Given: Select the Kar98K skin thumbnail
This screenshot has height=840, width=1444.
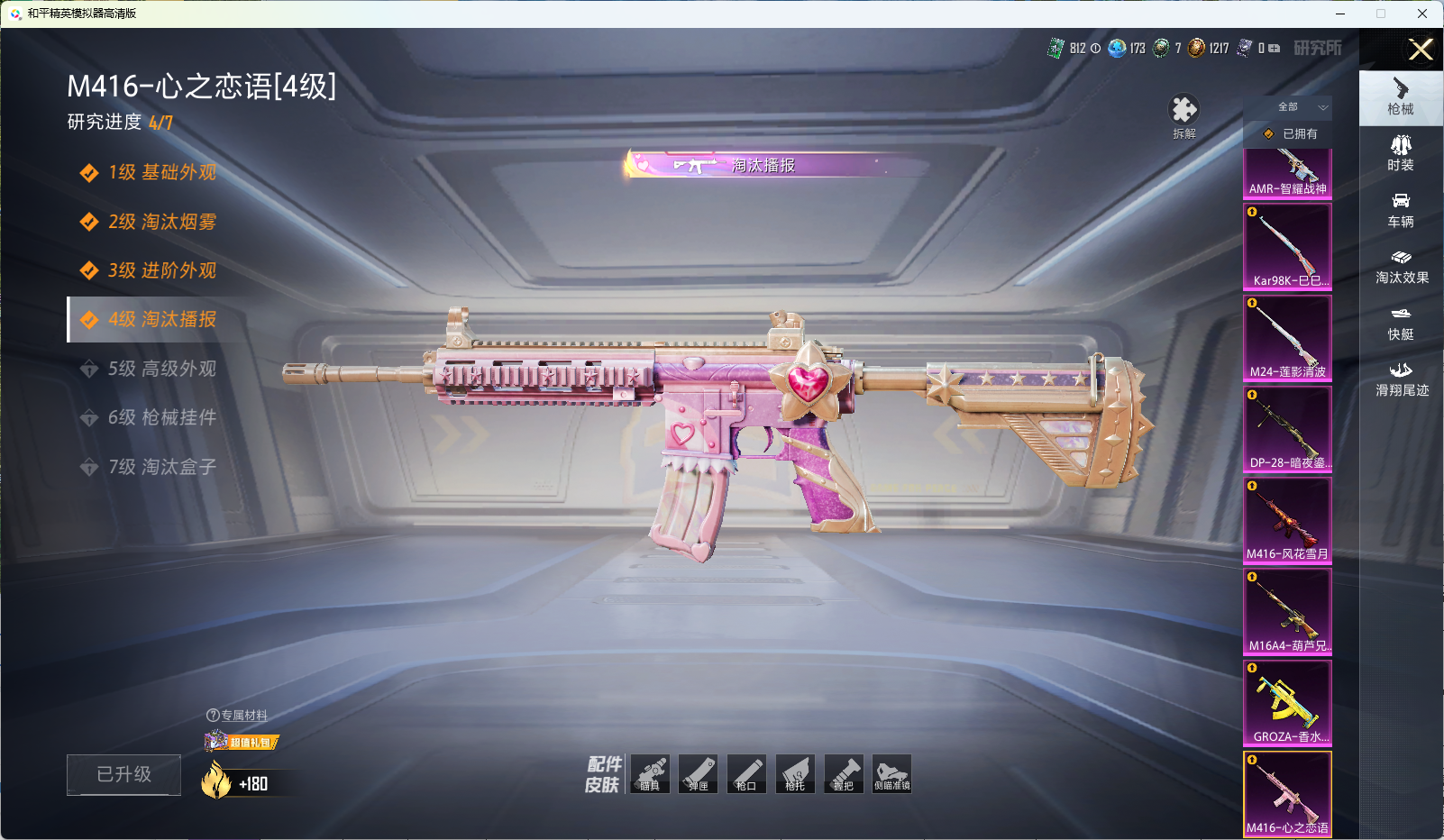Looking at the screenshot, I should (x=1287, y=246).
